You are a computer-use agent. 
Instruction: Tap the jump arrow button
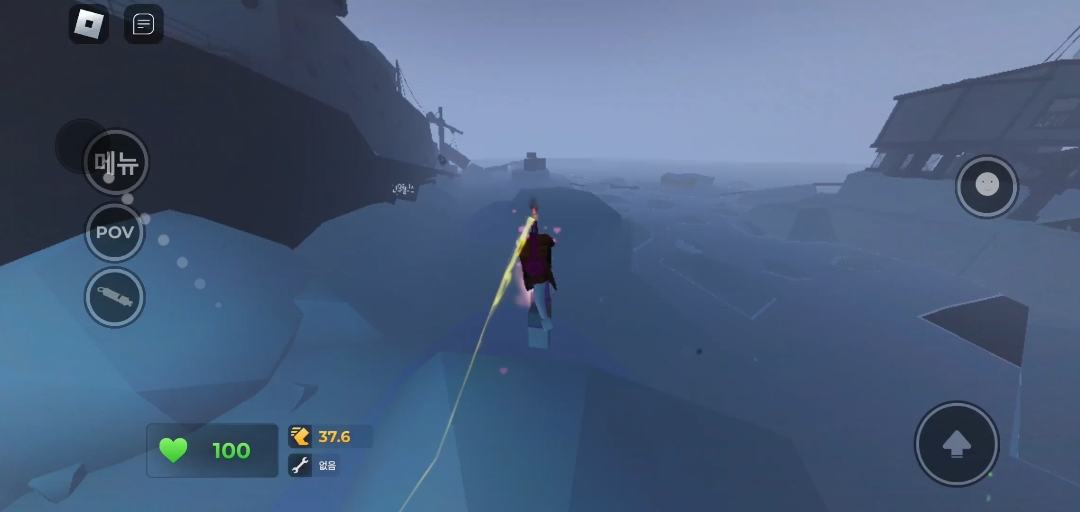957,444
